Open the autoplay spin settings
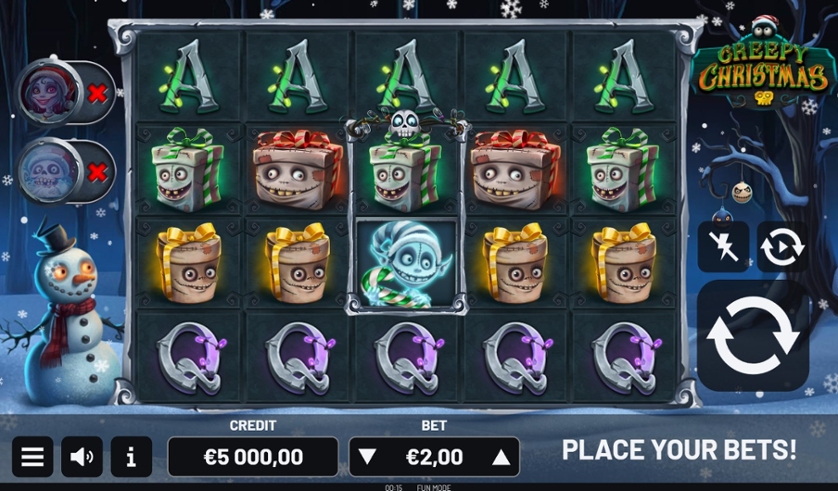838x491 pixels. pos(782,246)
